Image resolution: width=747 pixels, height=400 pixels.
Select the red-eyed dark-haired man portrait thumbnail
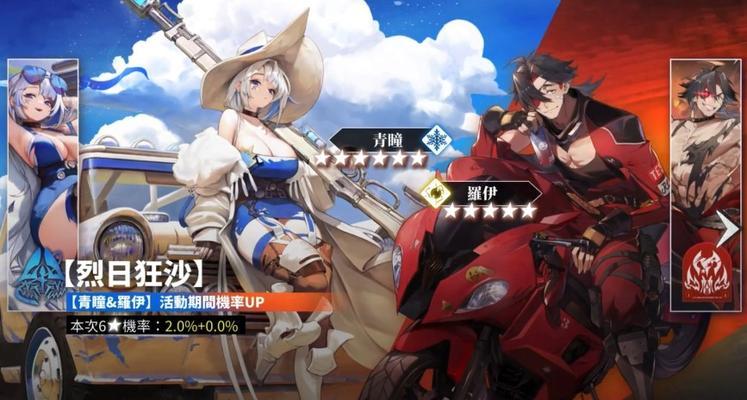[x=704, y=150]
